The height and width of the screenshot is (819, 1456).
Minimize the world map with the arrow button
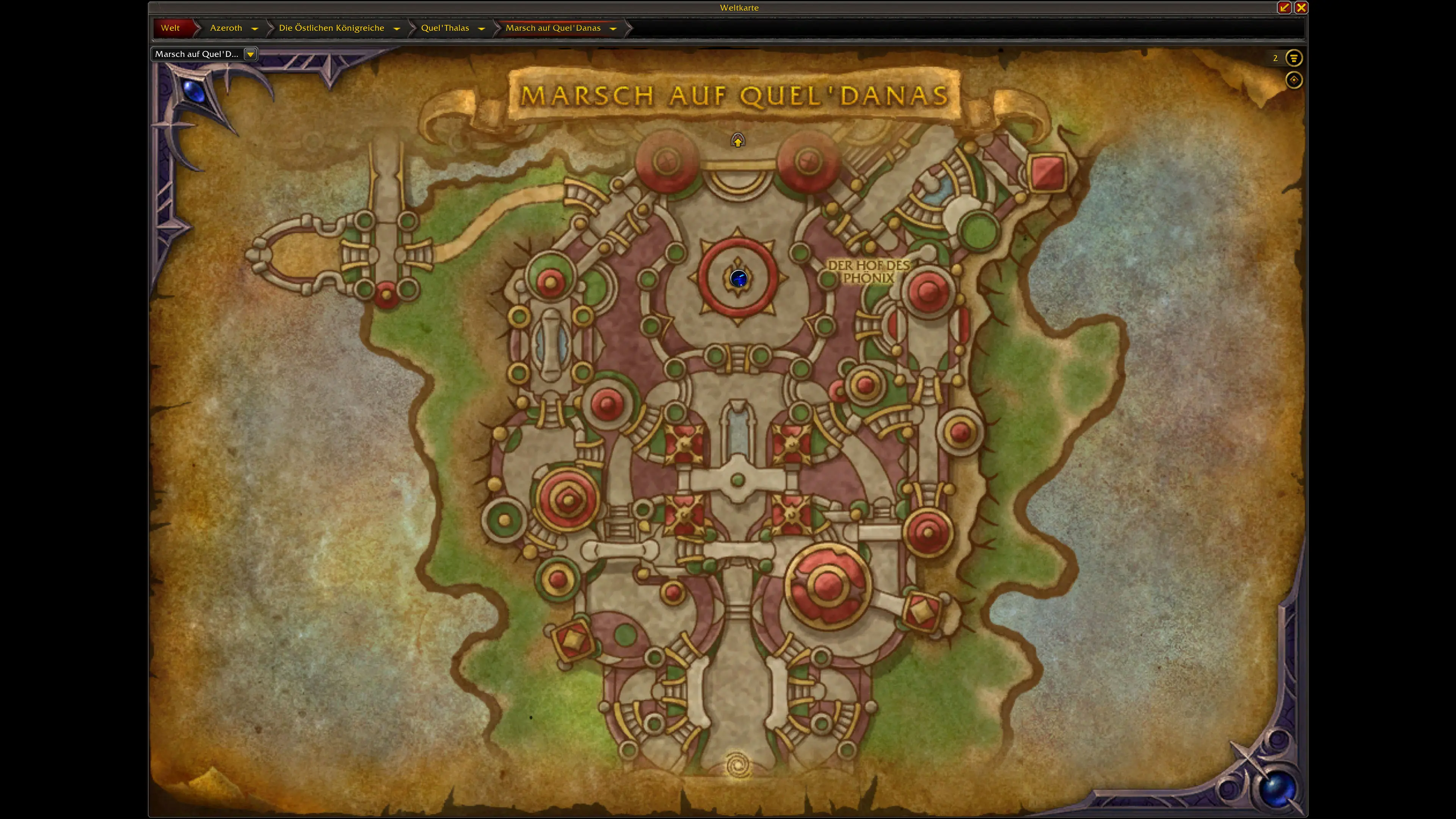1284,7
